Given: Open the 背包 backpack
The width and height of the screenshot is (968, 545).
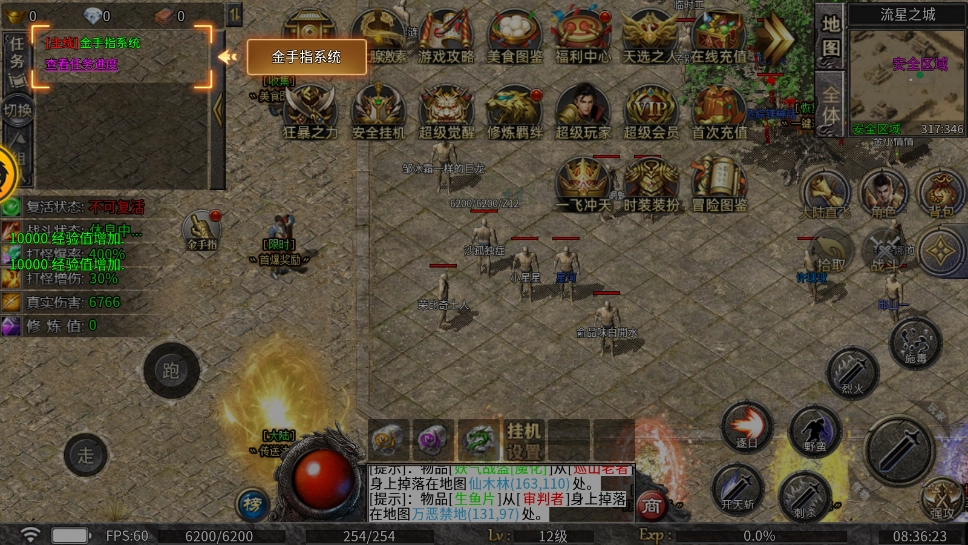Looking at the screenshot, I should (941, 193).
